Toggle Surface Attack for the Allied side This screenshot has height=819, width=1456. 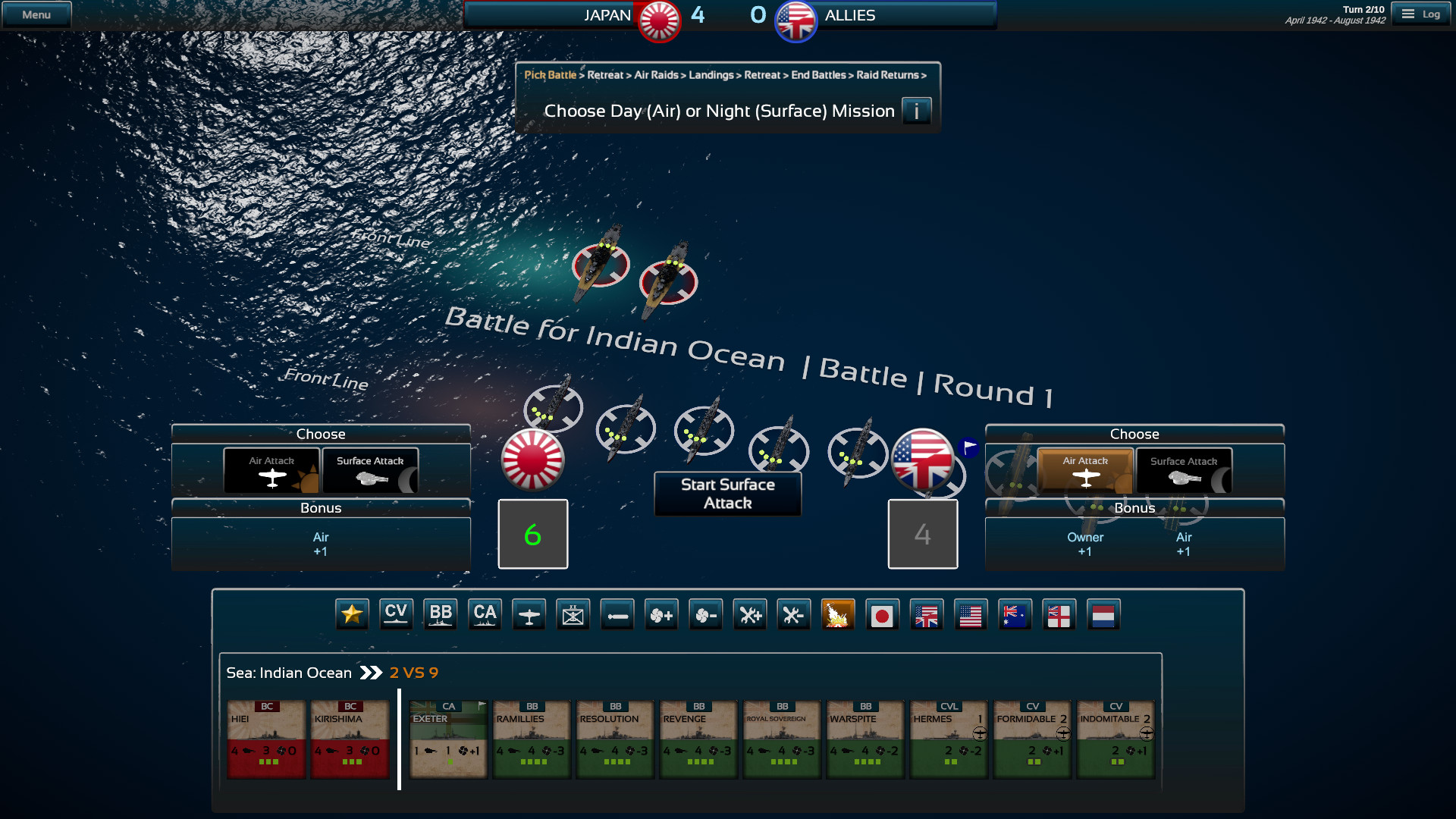[x=1184, y=470]
